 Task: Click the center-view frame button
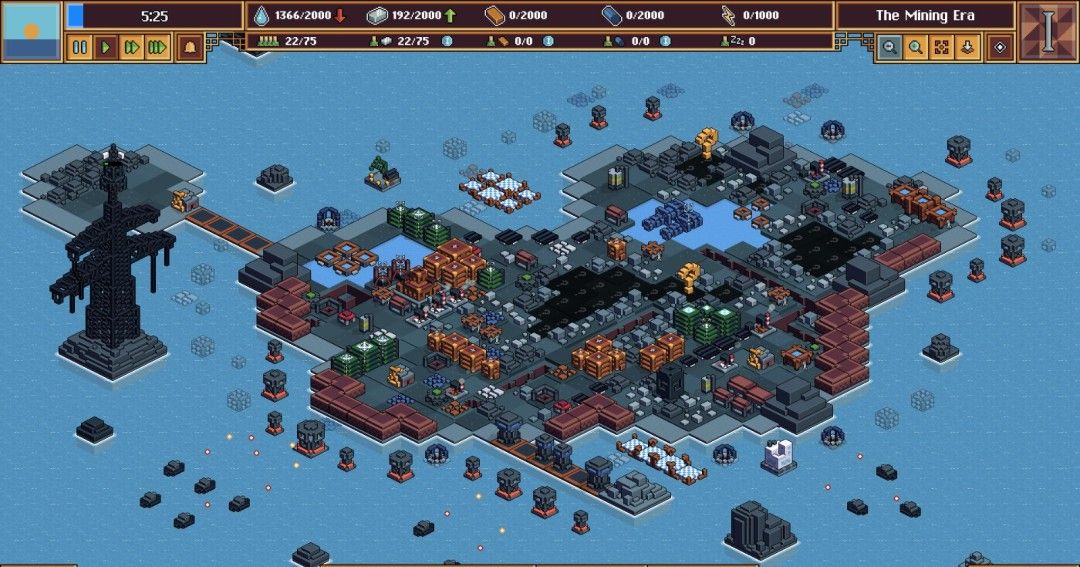941,47
